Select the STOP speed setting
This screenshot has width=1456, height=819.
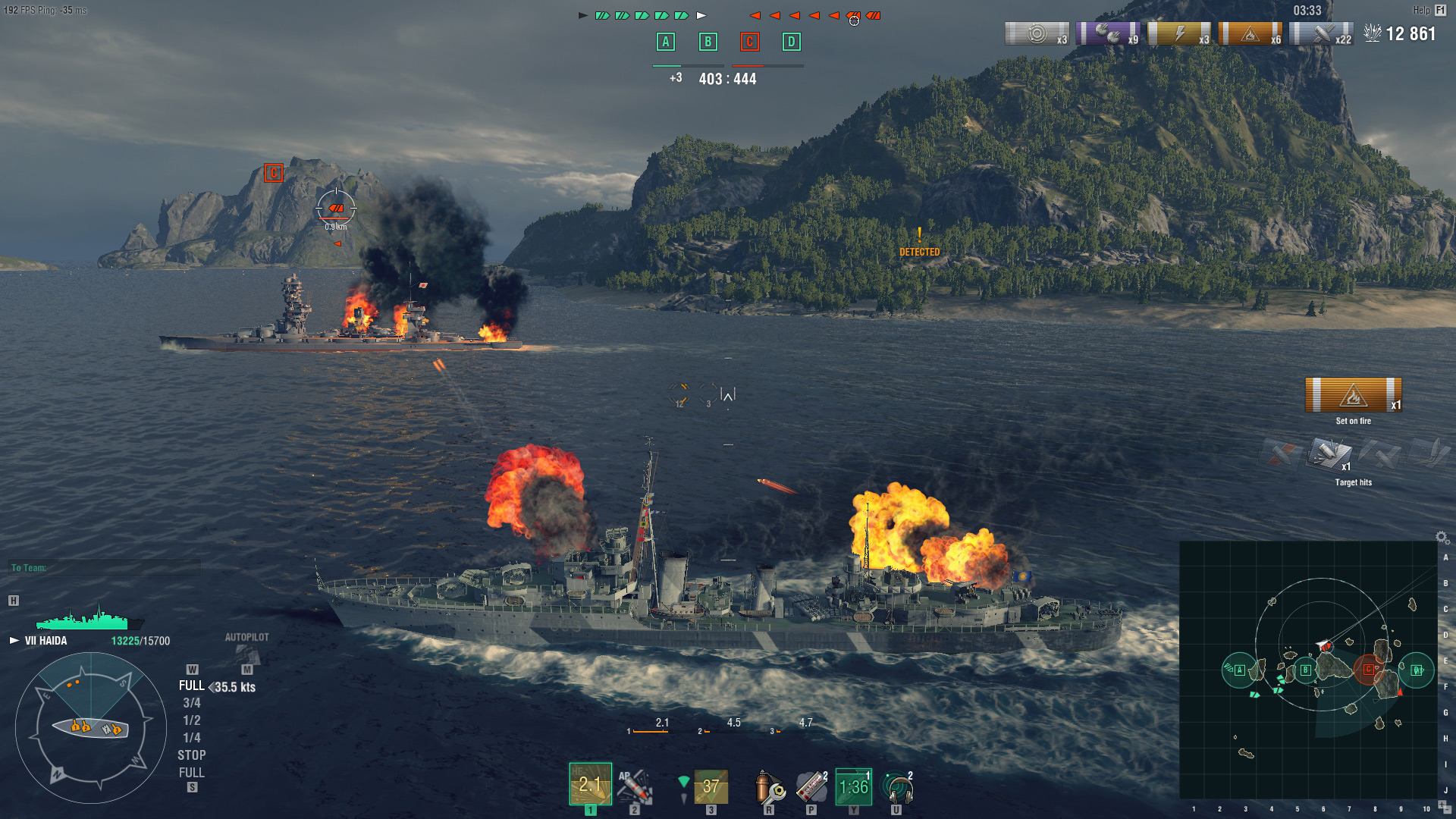pyautogui.click(x=192, y=755)
